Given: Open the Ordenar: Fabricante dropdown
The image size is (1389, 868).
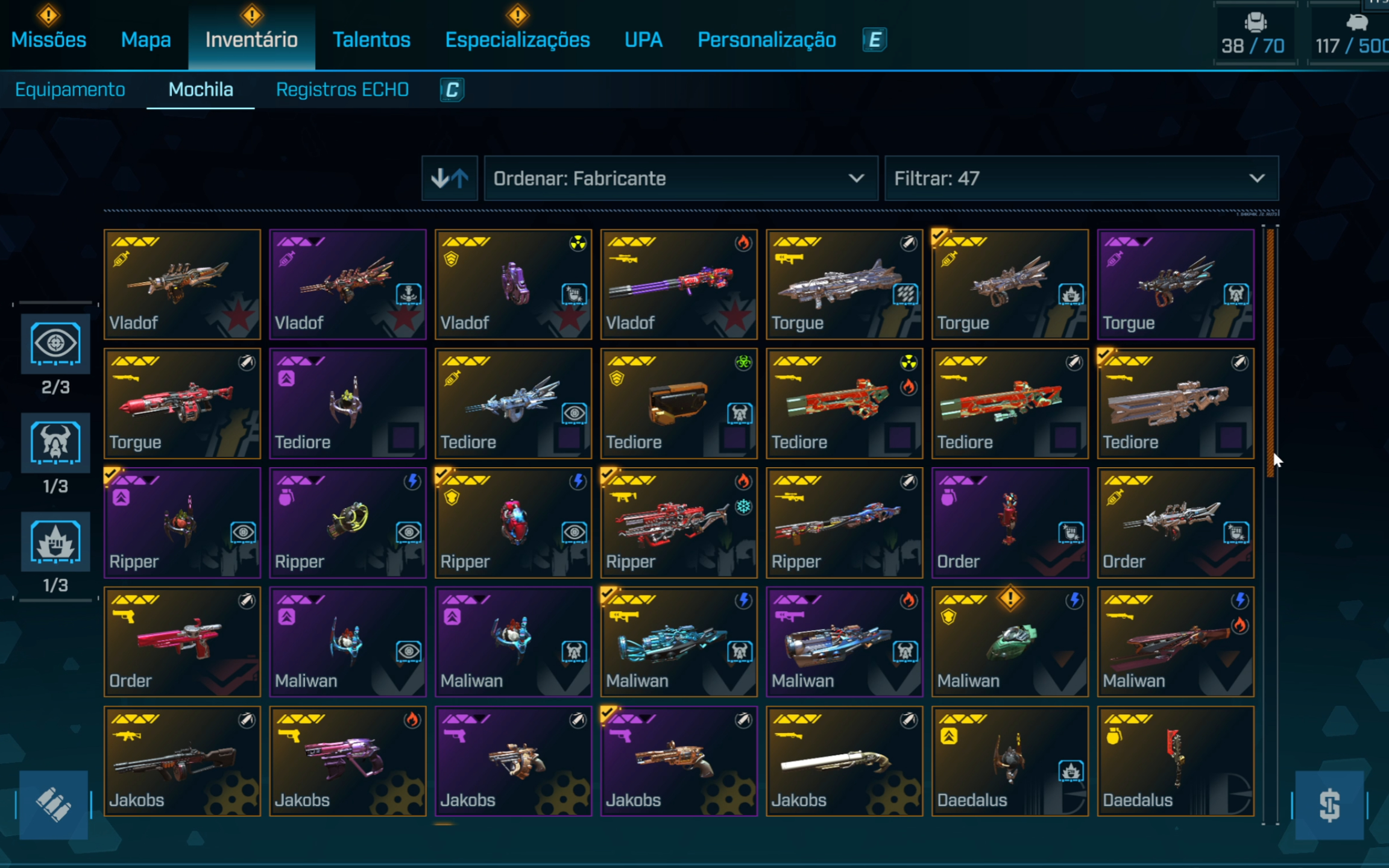Looking at the screenshot, I should click(680, 178).
